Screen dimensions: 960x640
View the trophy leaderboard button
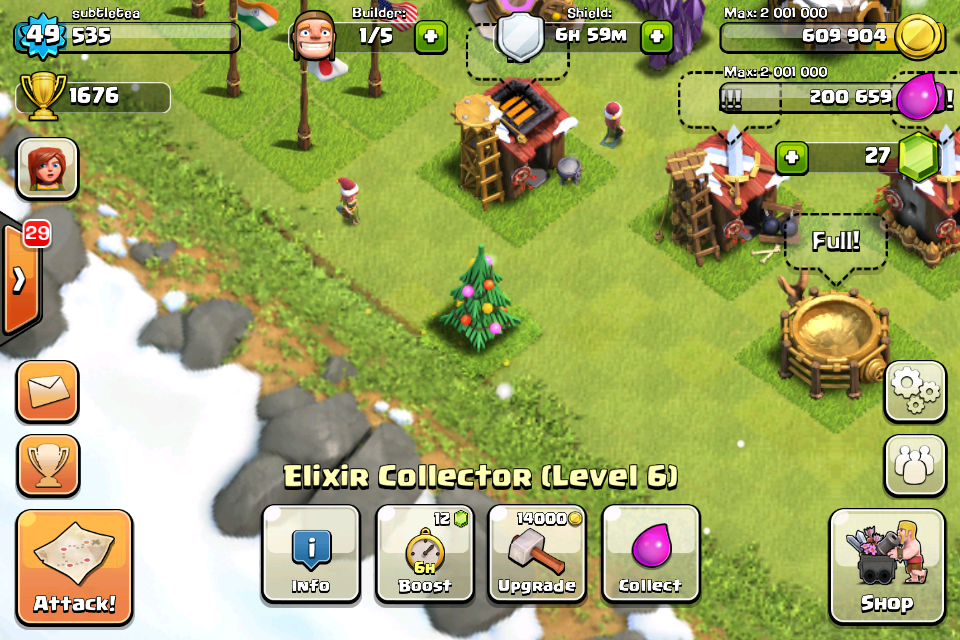pyautogui.click(x=47, y=464)
